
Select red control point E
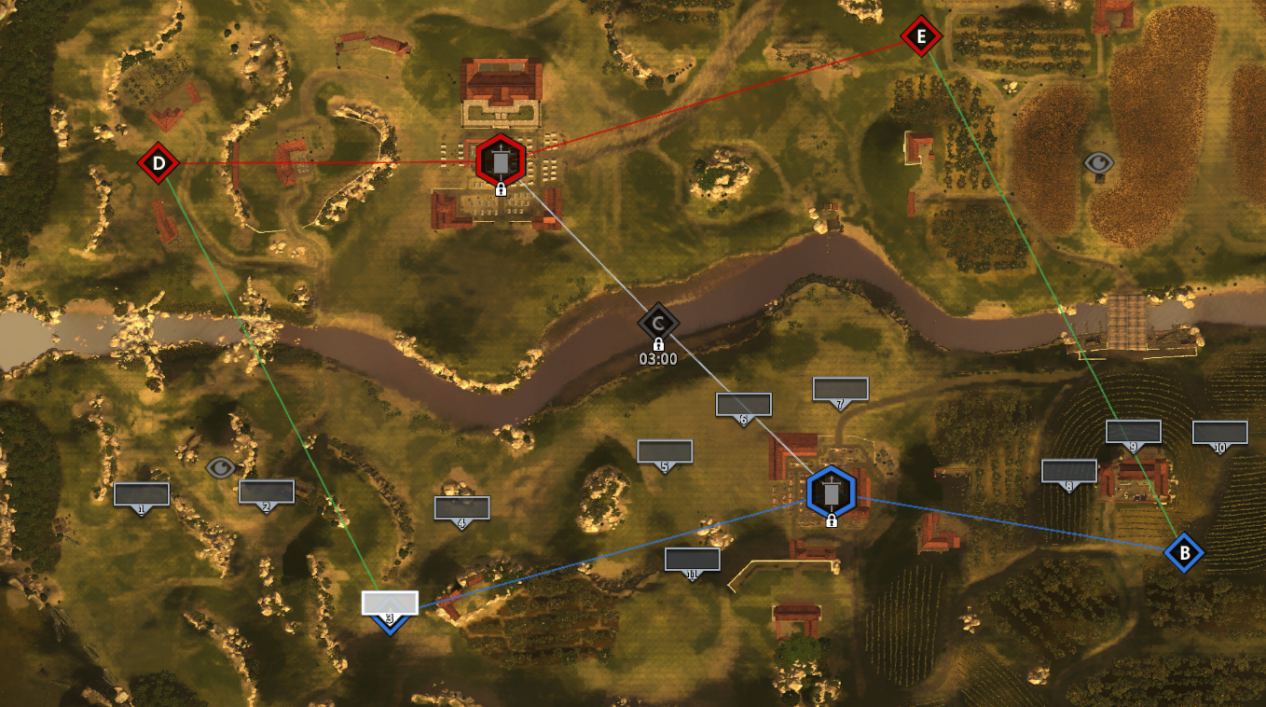[x=921, y=38]
